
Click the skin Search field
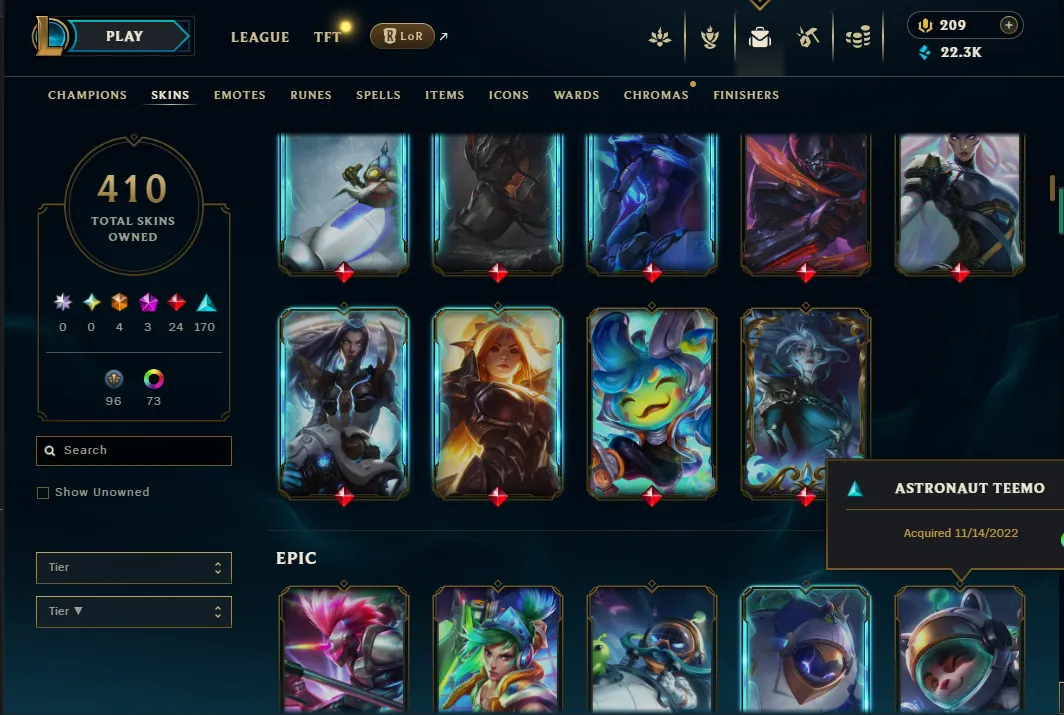click(x=134, y=451)
